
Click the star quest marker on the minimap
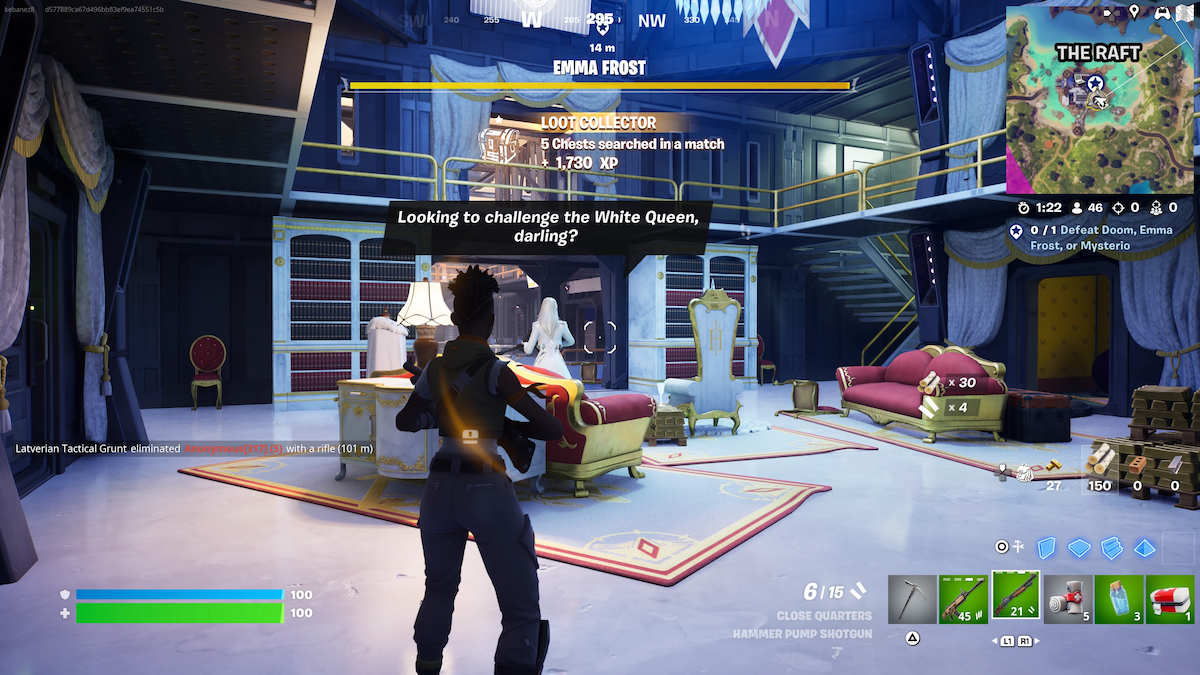tap(1095, 83)
